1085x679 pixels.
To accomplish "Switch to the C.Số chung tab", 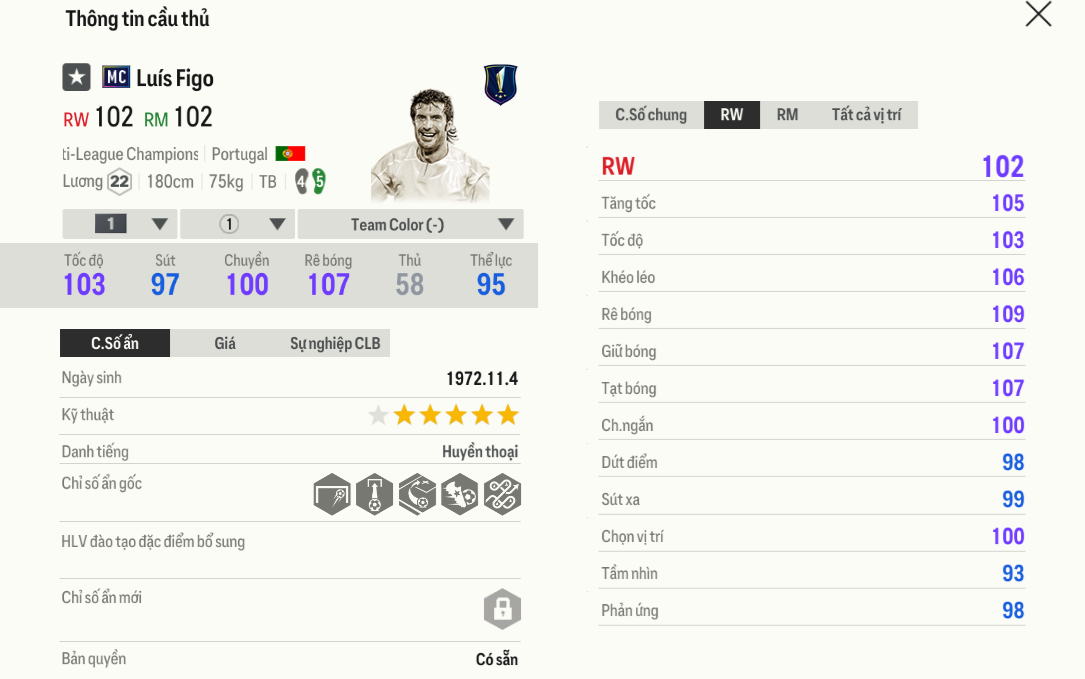I will pyautogui.click(x=651, y=115).
